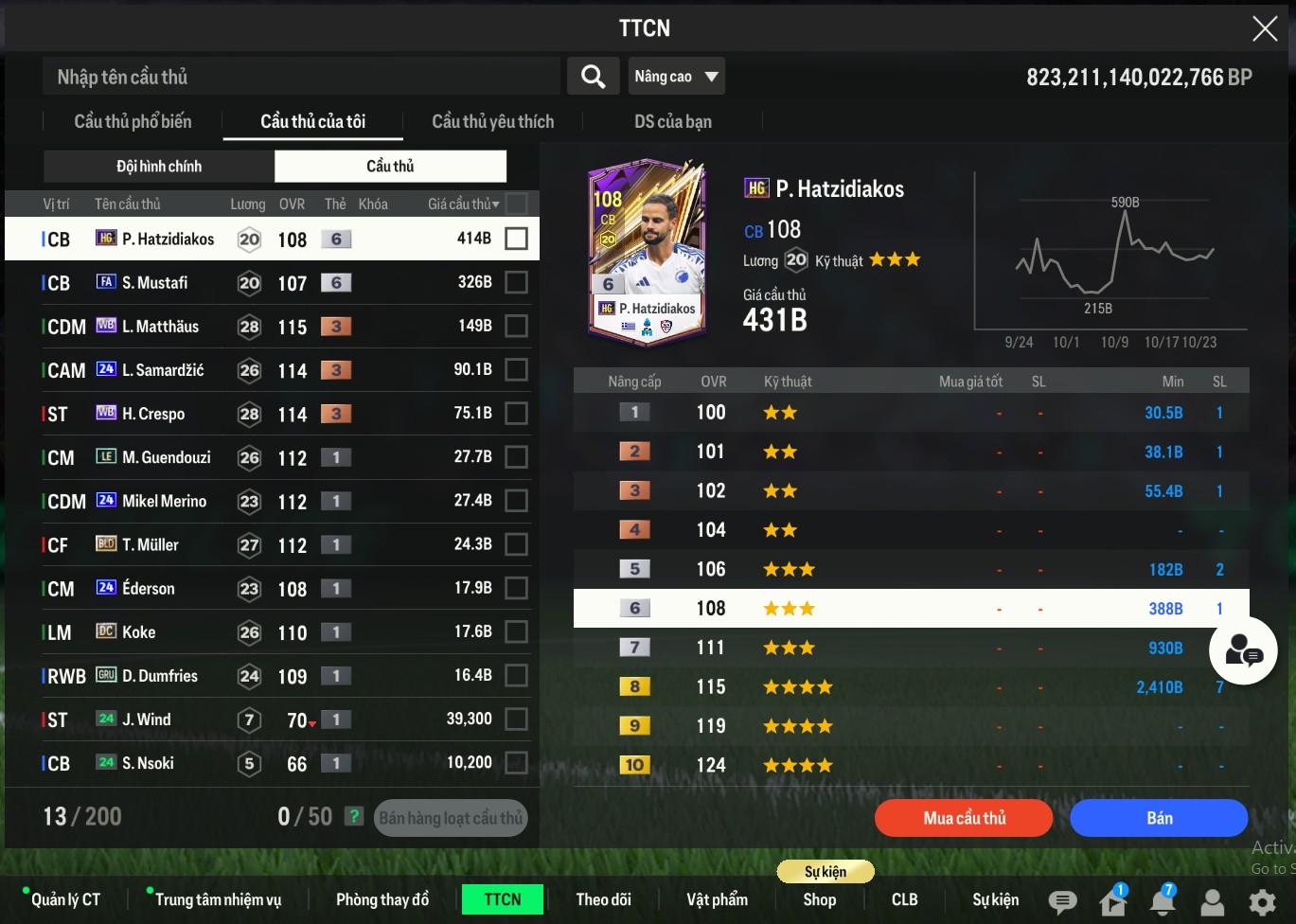The image size is (1296, 924).
Task: Open the settings gear icon
Action: [x=1262, y=901]
